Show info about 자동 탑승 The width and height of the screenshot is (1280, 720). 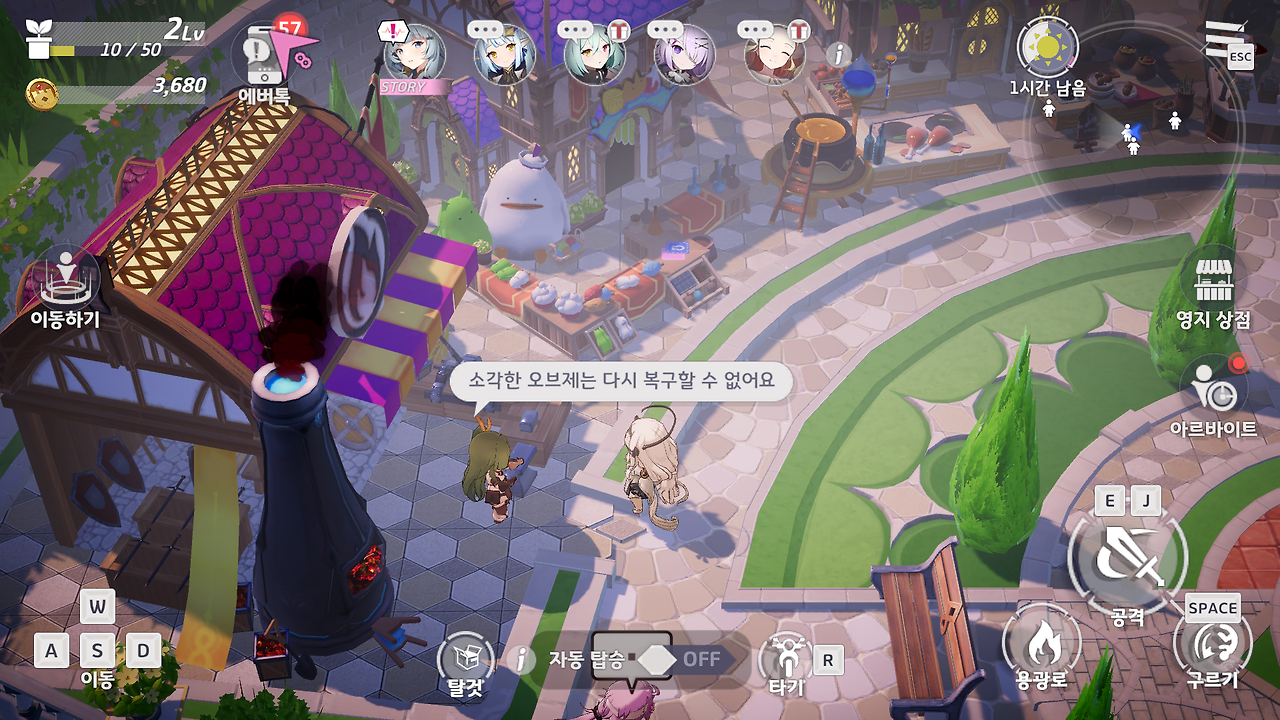[x=520, y=659]
